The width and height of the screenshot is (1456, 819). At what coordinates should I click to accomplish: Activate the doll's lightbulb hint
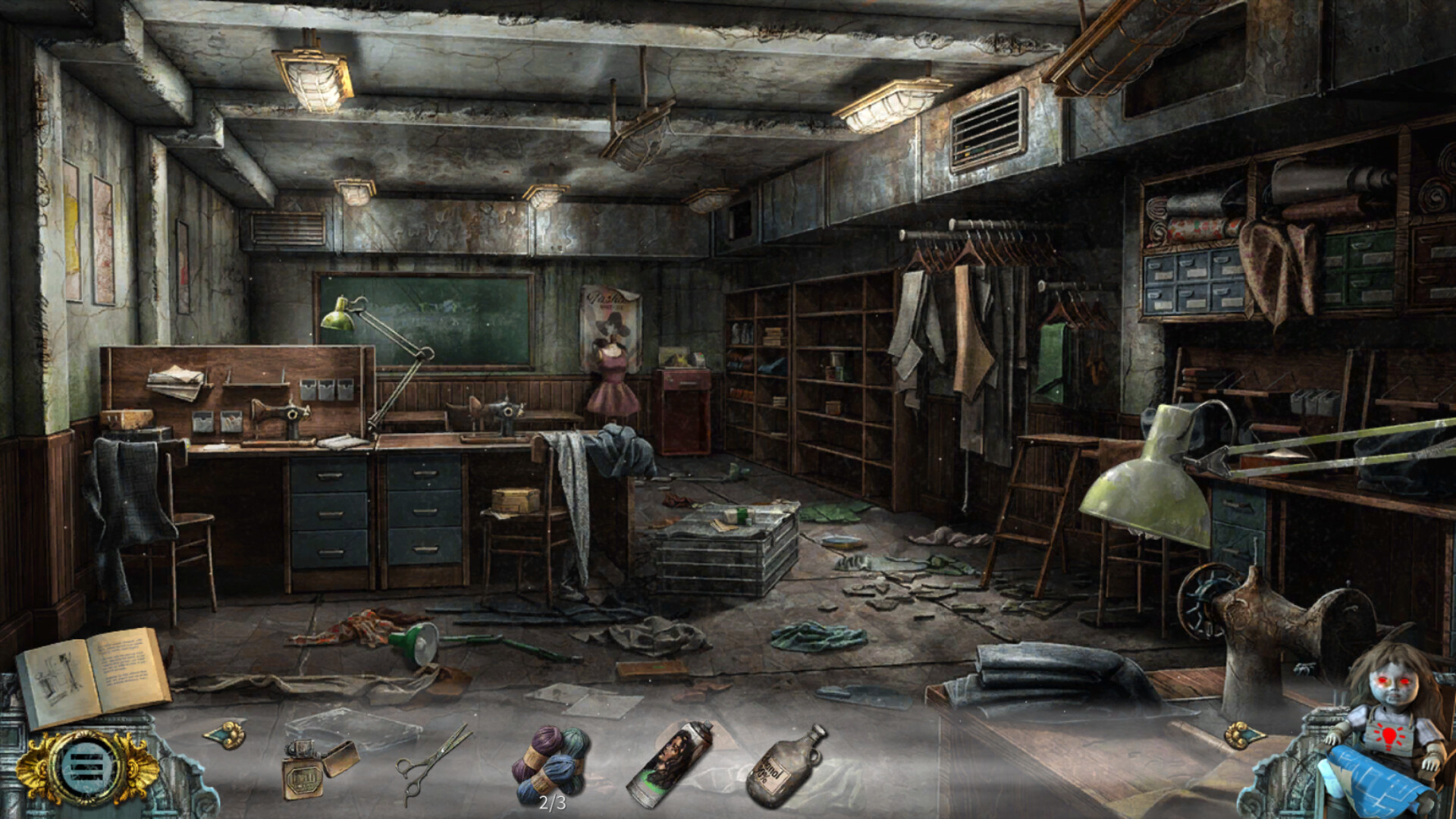click(1389, 736)
